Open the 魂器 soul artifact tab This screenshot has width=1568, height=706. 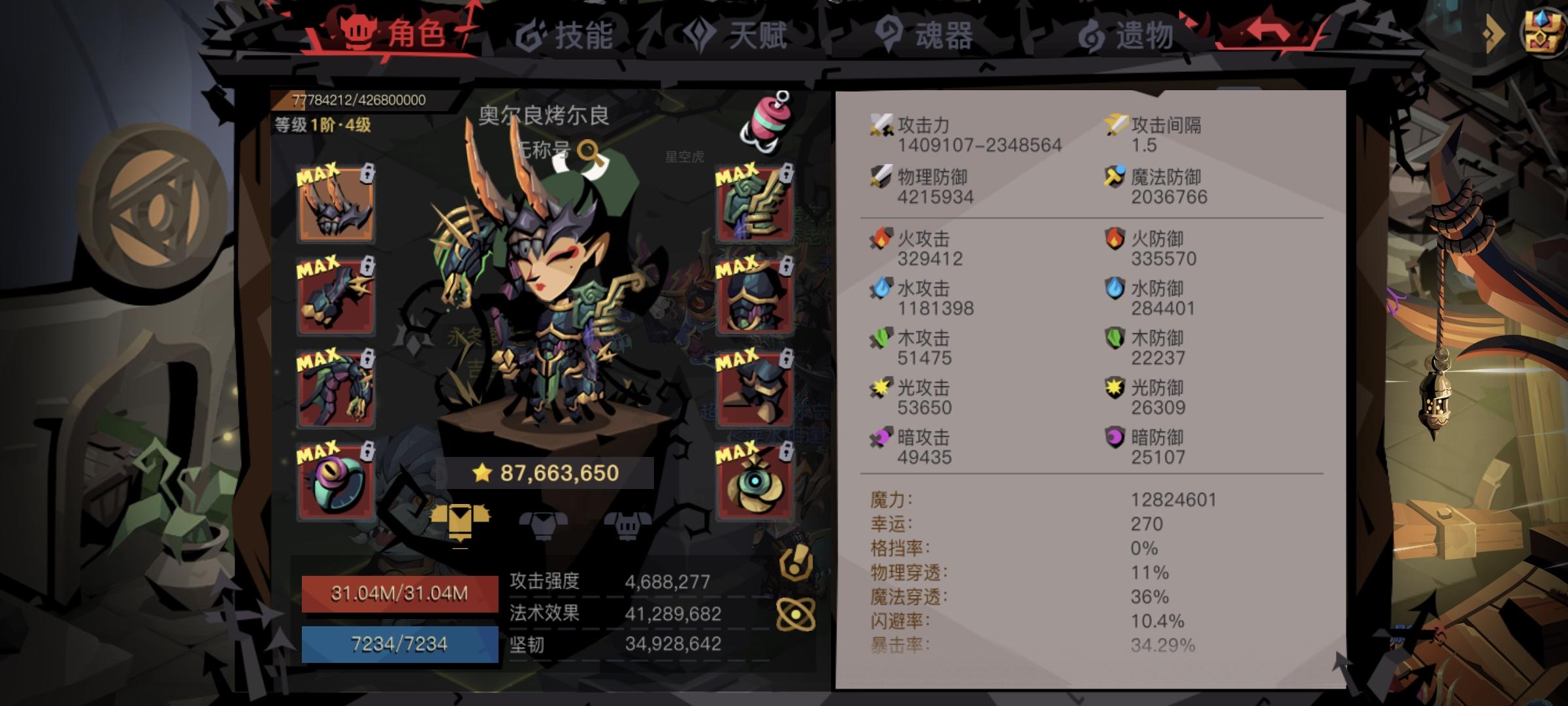tap(934, 37)
